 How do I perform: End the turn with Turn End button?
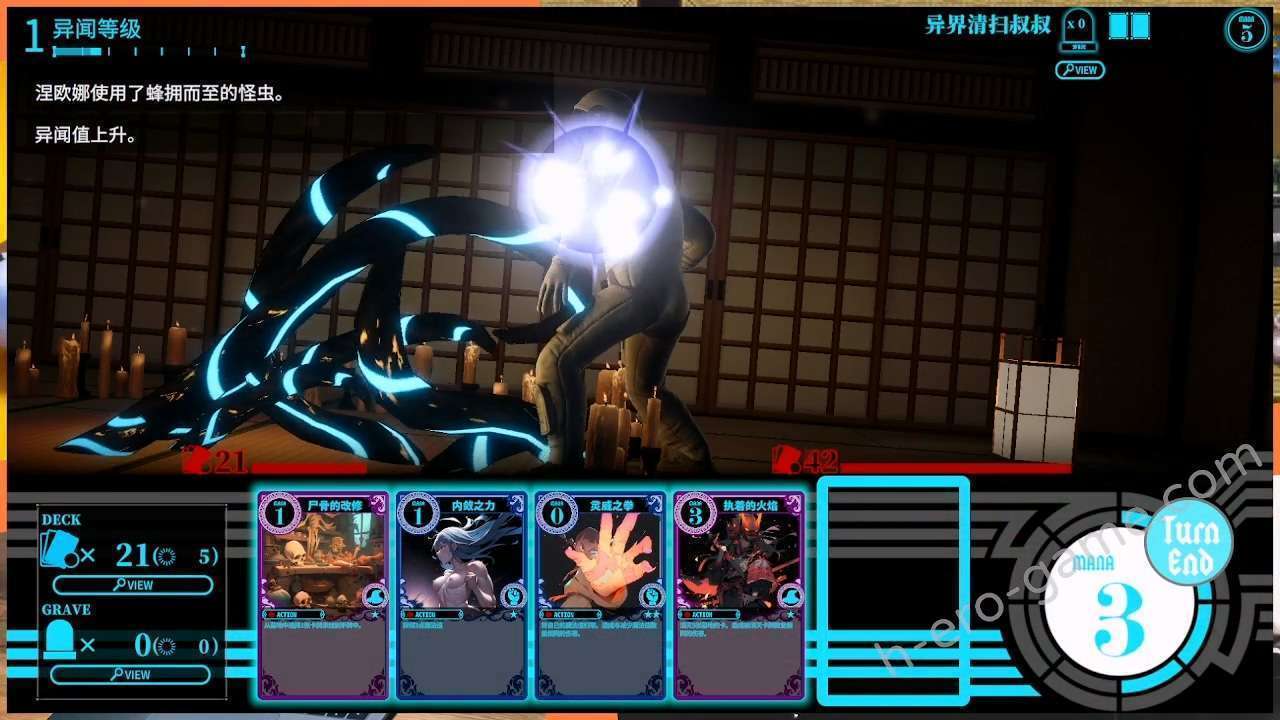click(x=1190, y=545)
